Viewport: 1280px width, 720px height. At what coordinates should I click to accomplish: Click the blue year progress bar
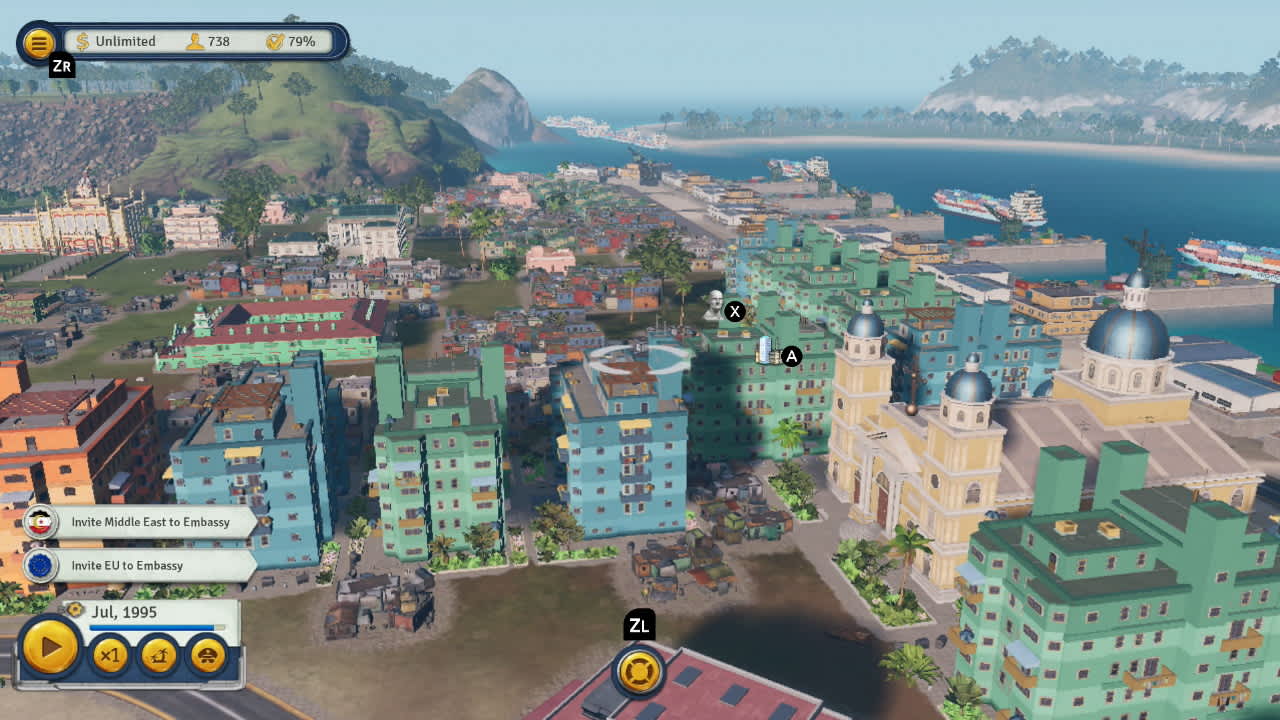pyautogui.click(x=160, y=628)
